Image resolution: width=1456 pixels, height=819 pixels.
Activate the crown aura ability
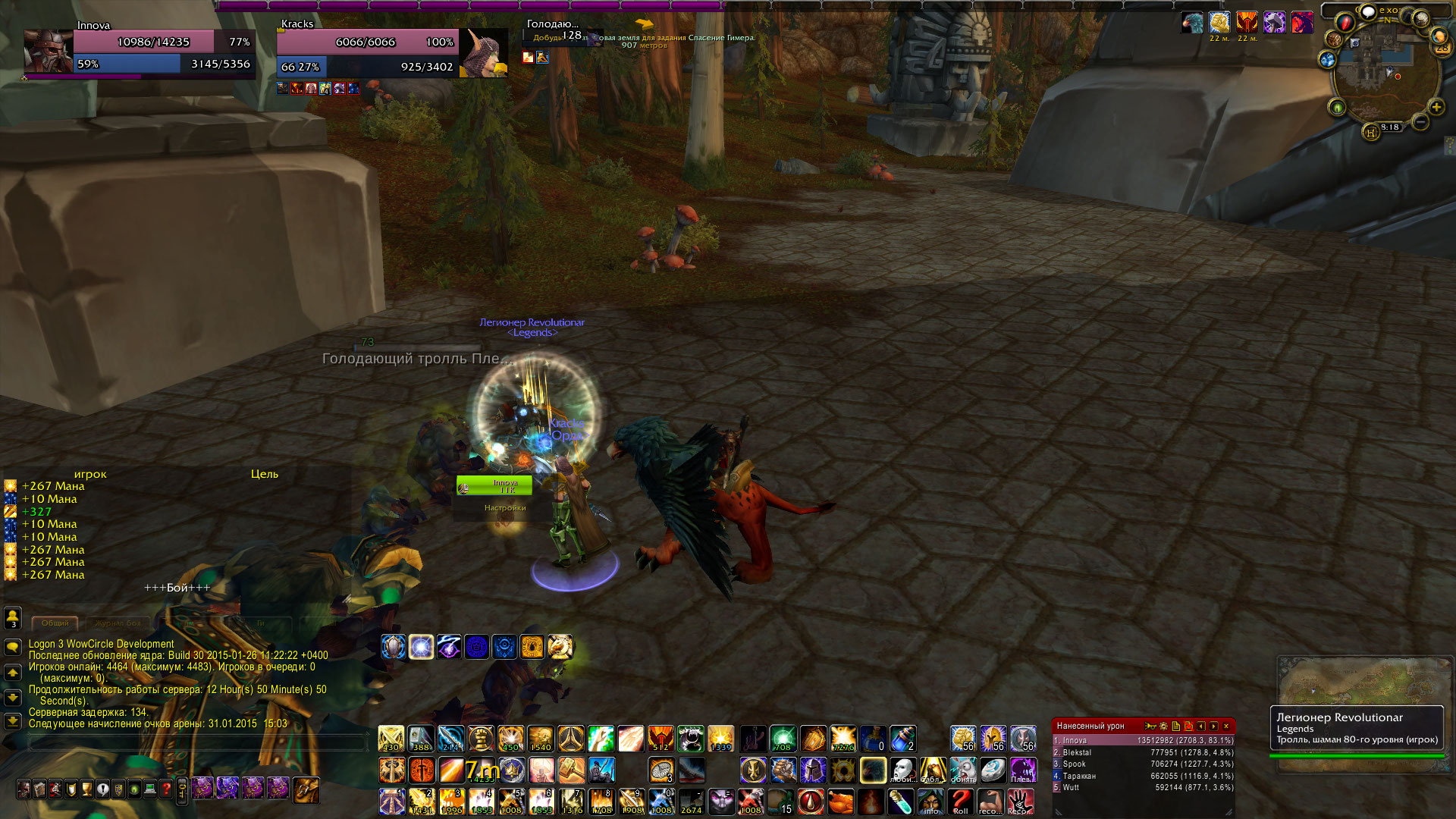[511, 770]
